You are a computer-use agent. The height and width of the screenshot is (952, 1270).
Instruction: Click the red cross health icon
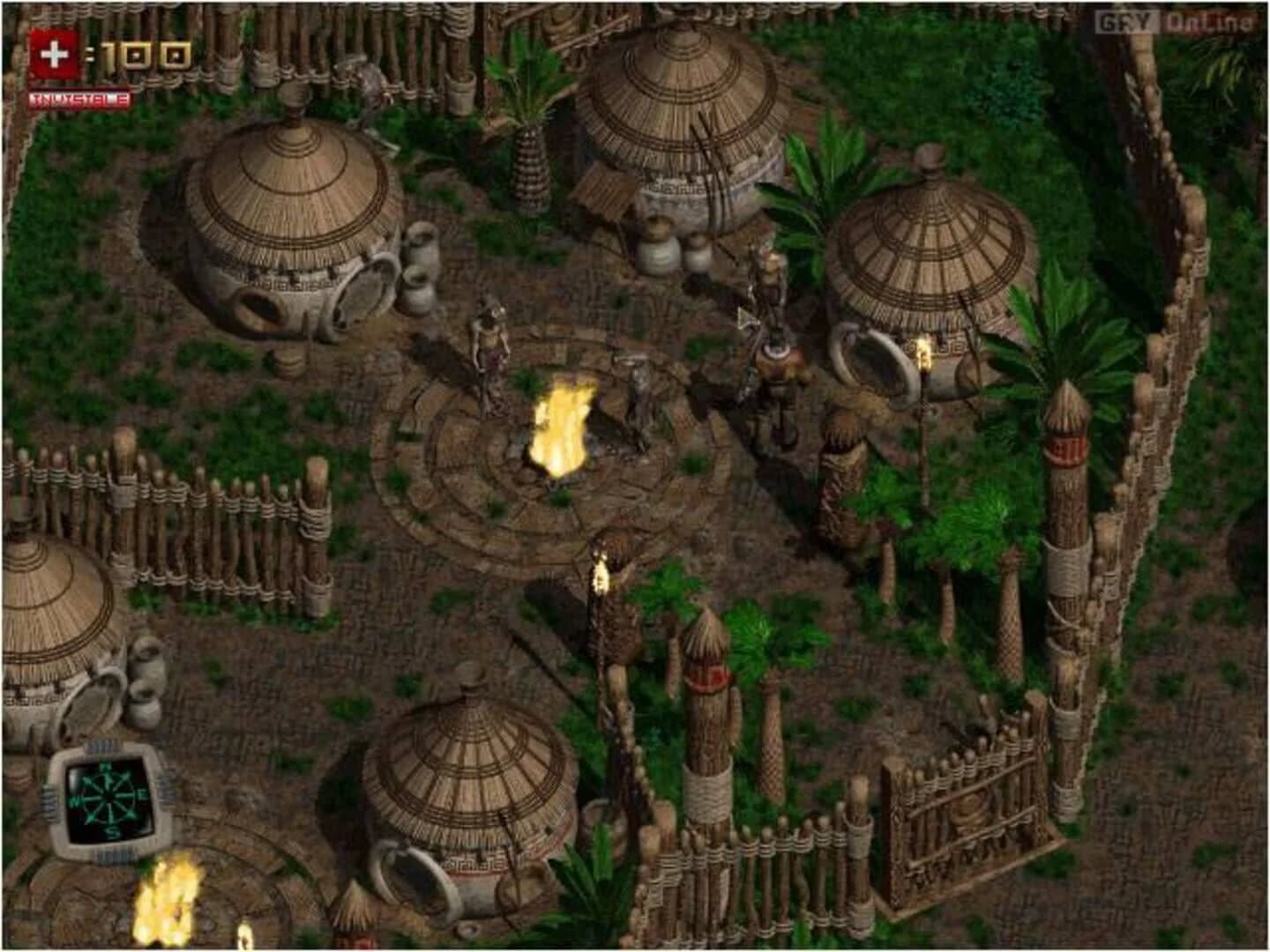[x=55, y=51]
